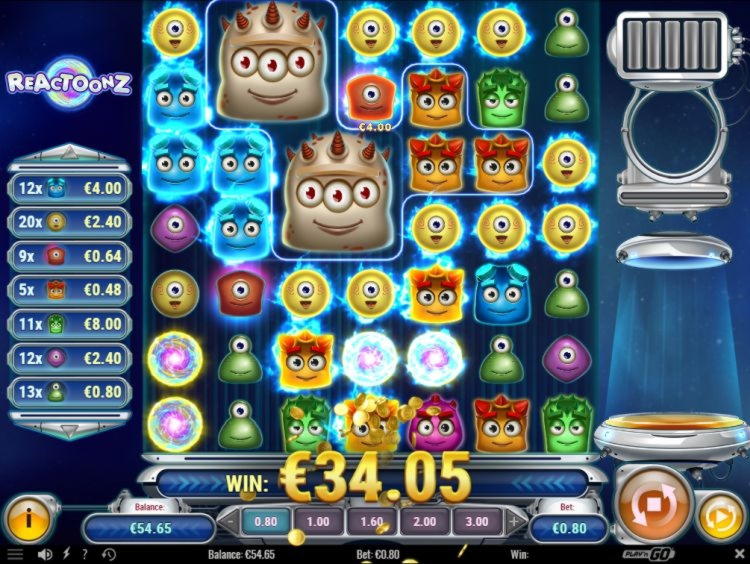Select the 3.00 bet amount
Viewport: 750px width, 564px height.
click(x=478, y=521)
